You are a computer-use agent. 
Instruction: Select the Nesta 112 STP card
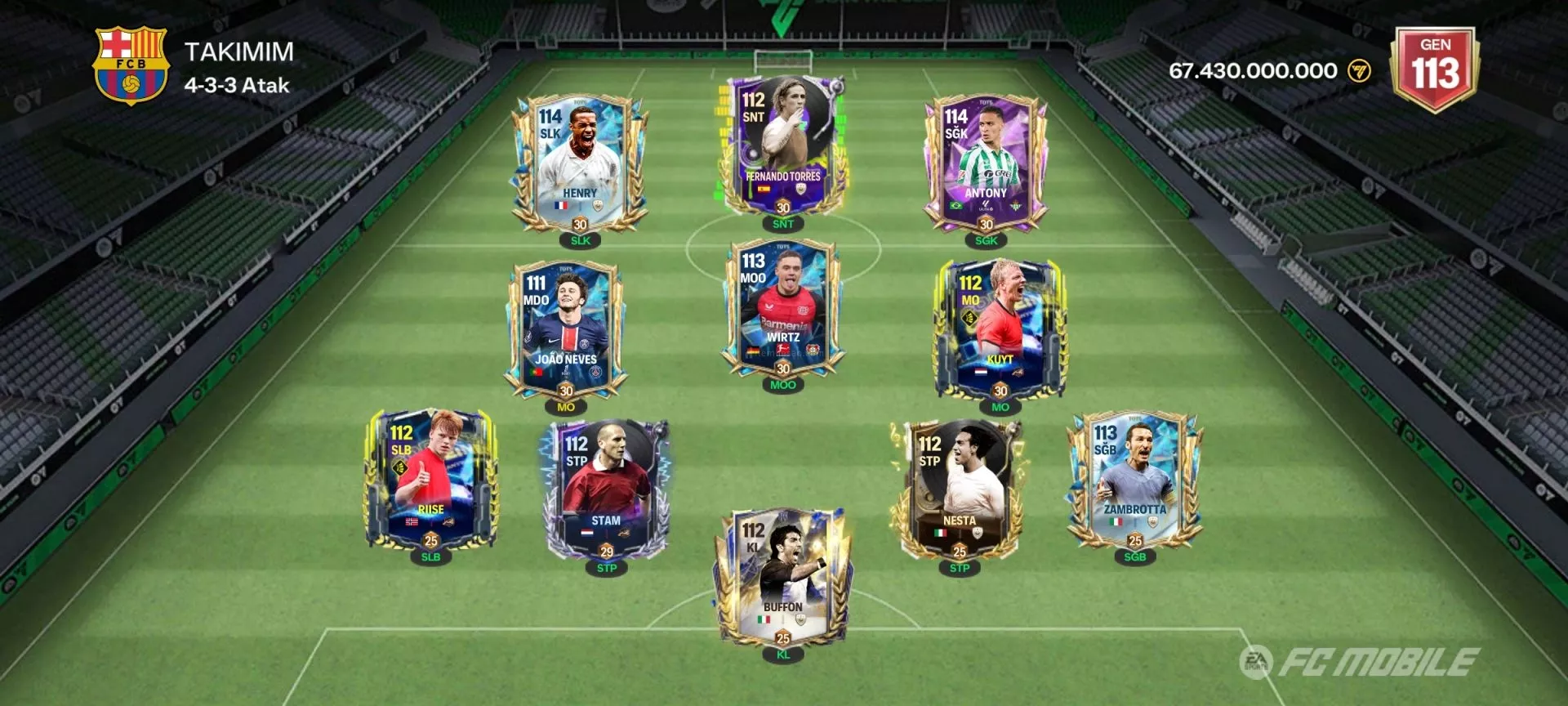pos(959,489)
